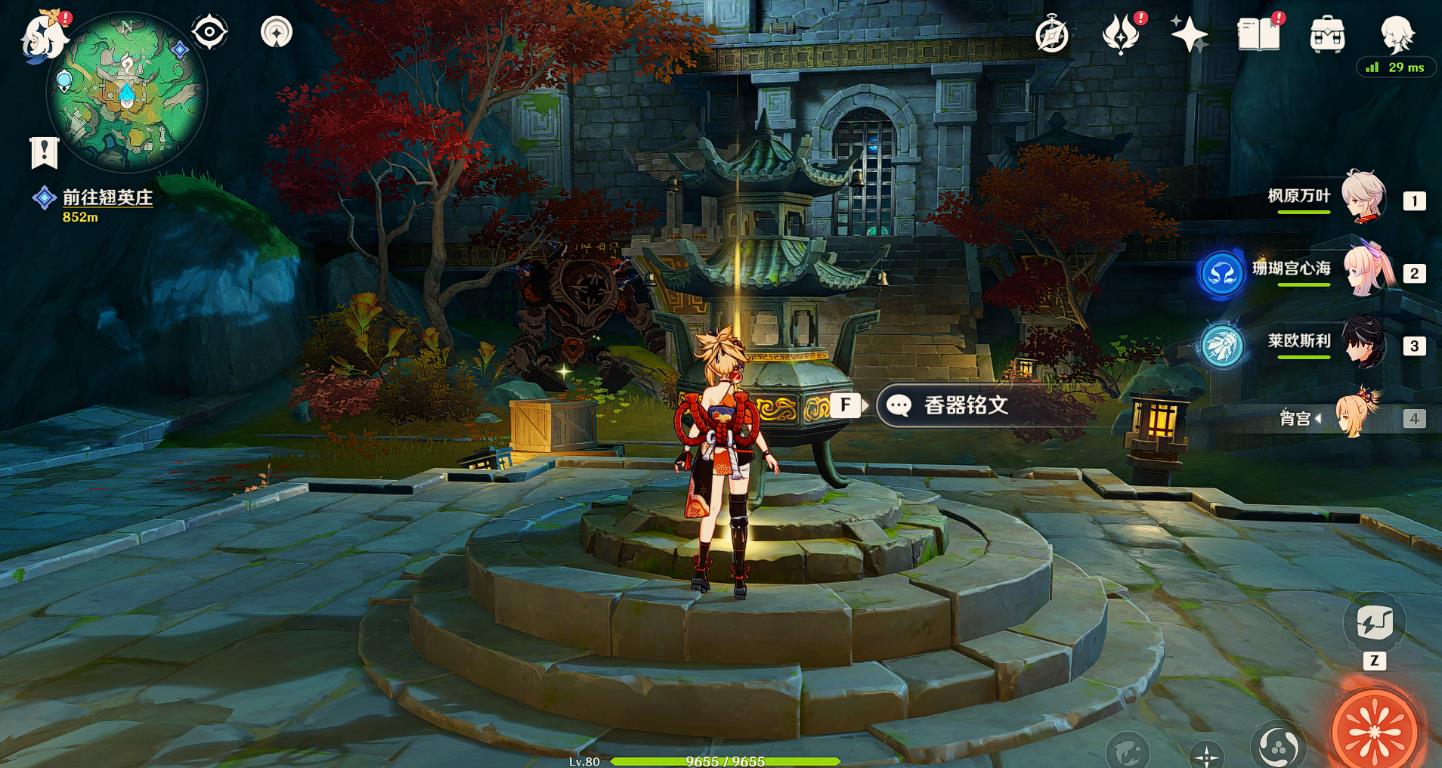Screen dimensions: 1442x768
Task: Open the round spiral icon beside the minimap
Action: pos(276,32)
